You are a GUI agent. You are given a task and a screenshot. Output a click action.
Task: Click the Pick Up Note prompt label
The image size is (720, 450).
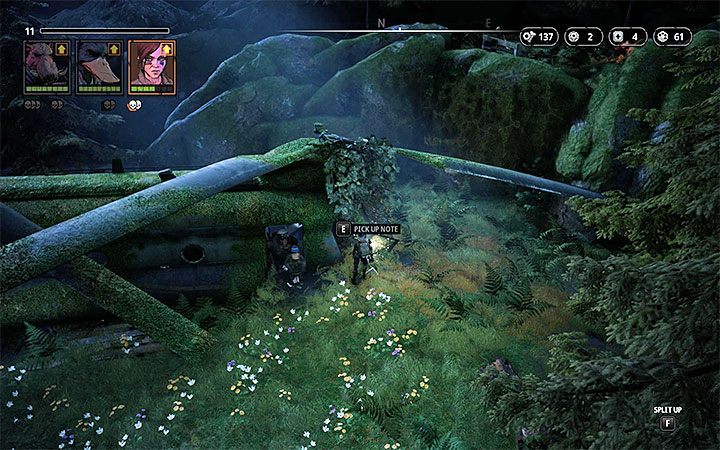[x=375, y=229]
